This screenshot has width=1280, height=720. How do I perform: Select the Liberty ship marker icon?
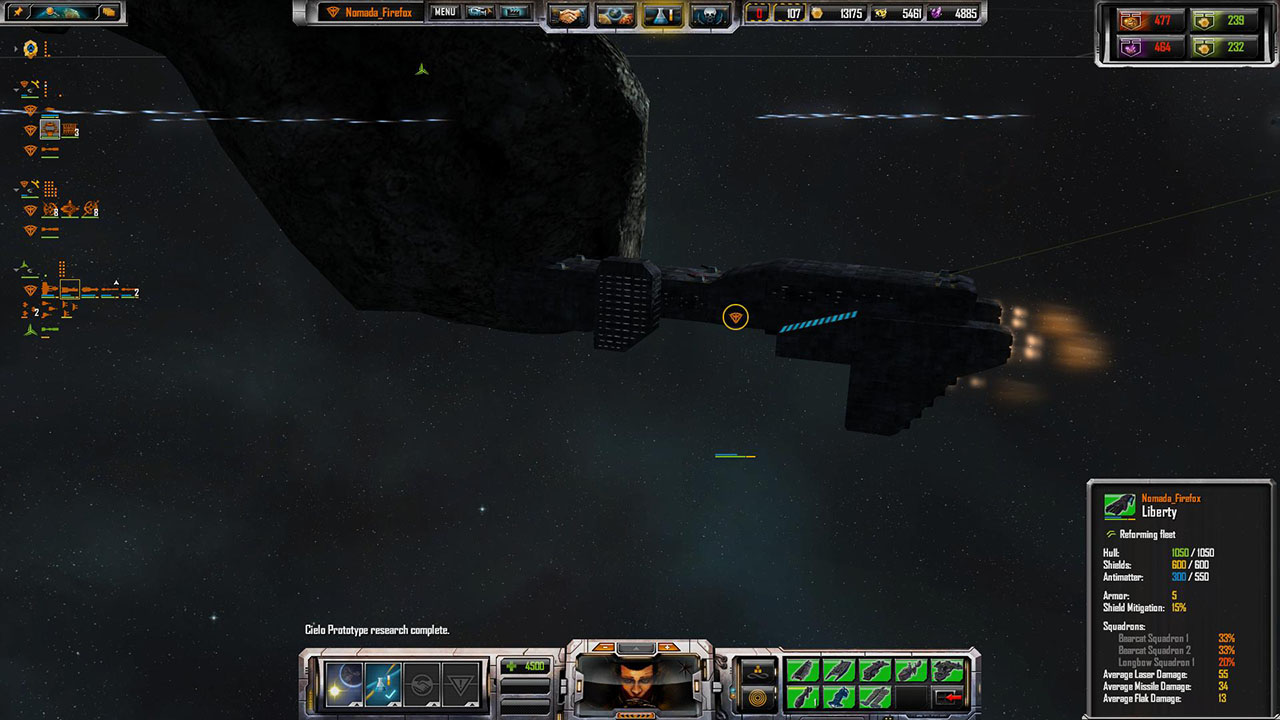[735, 317]
